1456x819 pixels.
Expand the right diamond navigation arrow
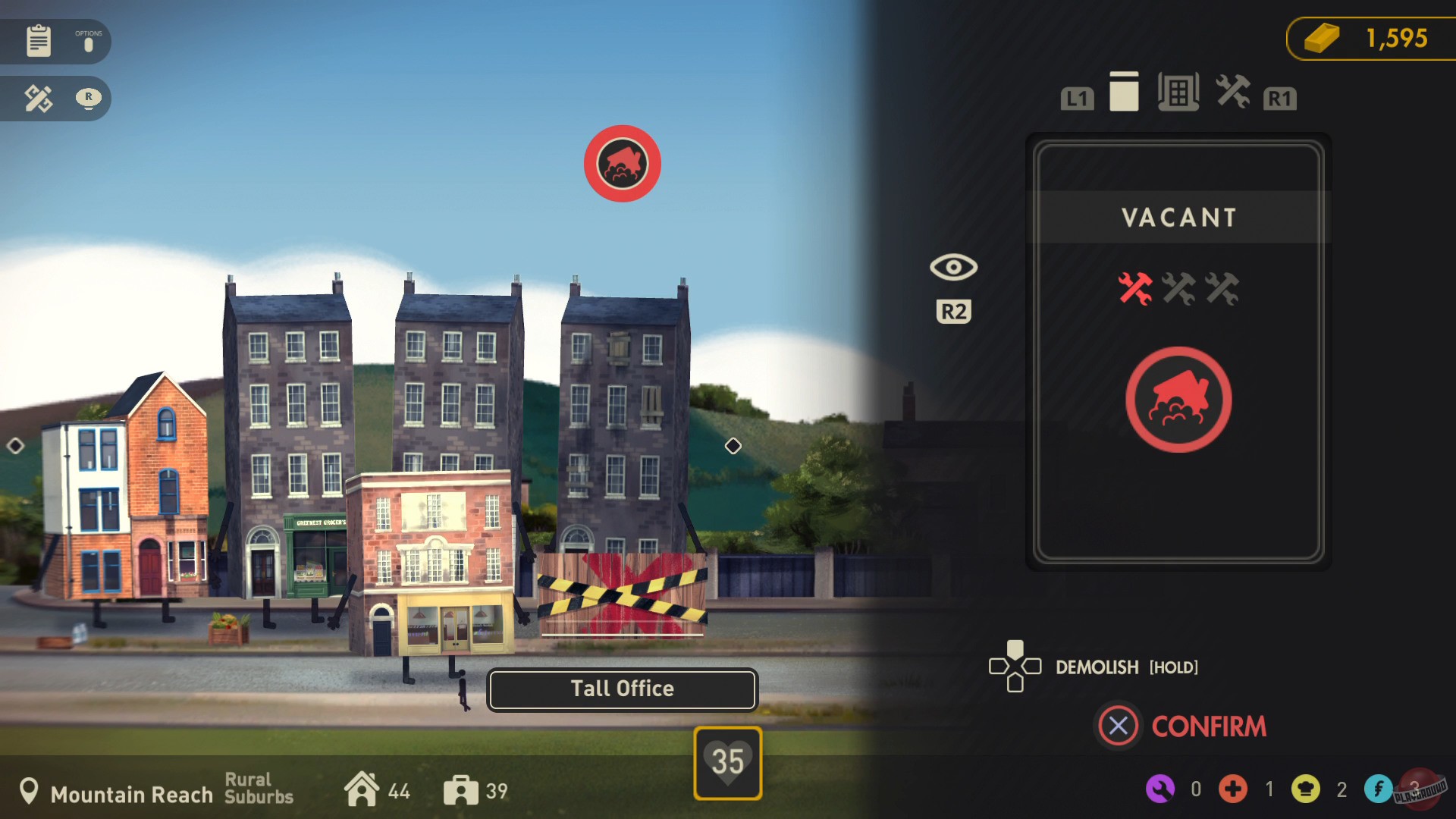tap(733, 446)
